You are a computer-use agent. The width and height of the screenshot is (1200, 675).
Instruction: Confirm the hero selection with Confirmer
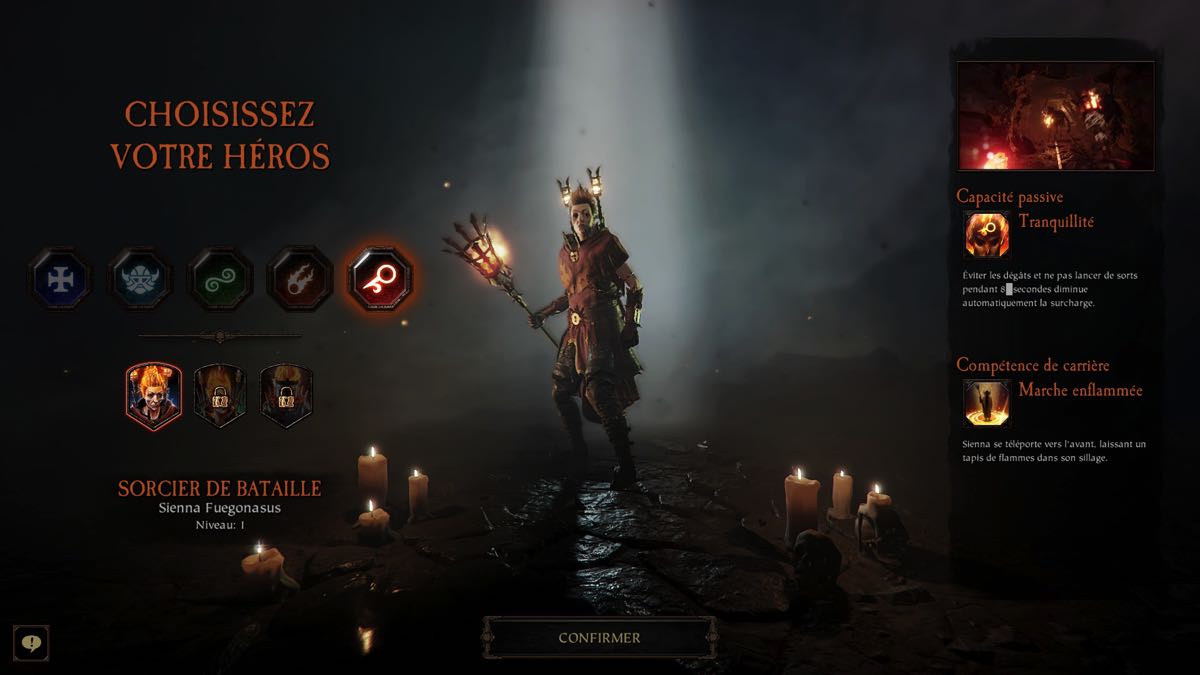[599, 637]
